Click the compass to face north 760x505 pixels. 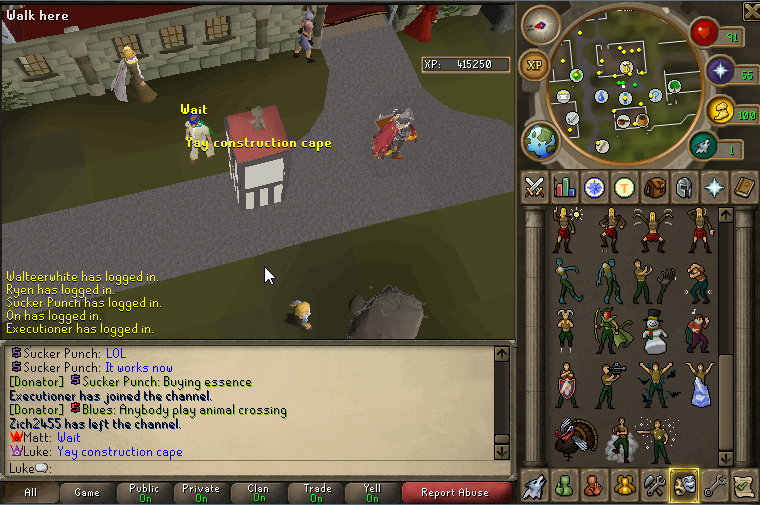click(x=541, y=25)
